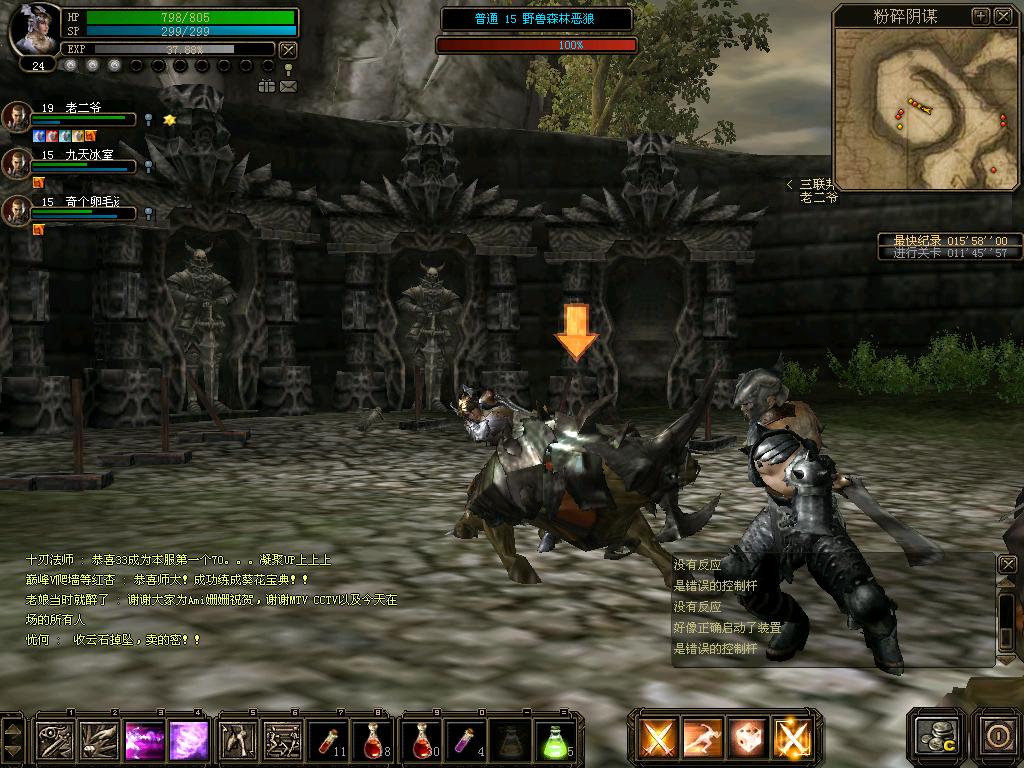Activate the purple vortex skill

[188, 741]
